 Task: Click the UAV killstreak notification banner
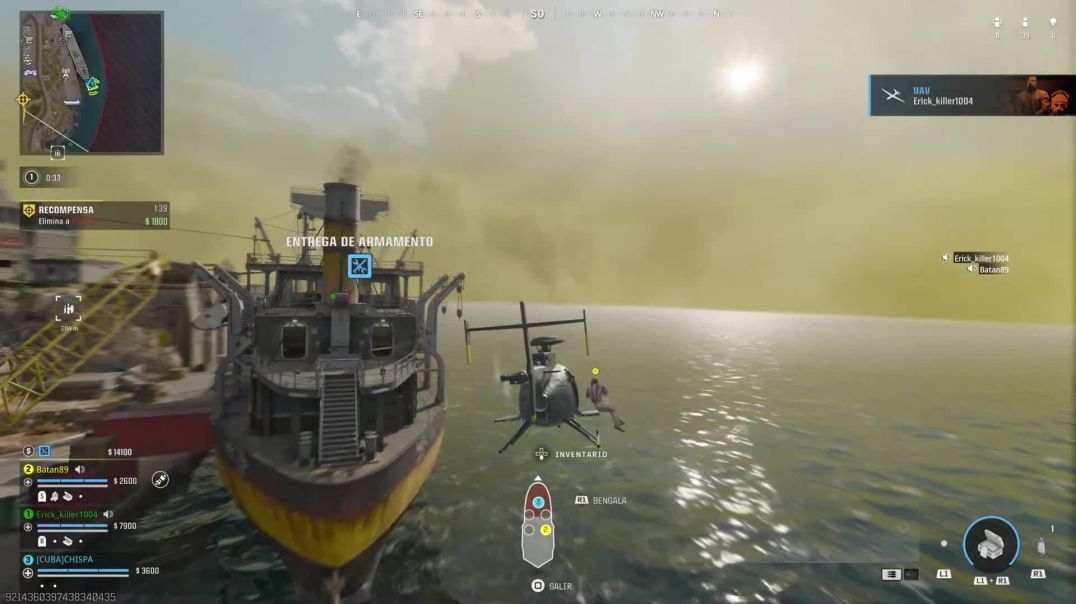(x=971, y=96)
